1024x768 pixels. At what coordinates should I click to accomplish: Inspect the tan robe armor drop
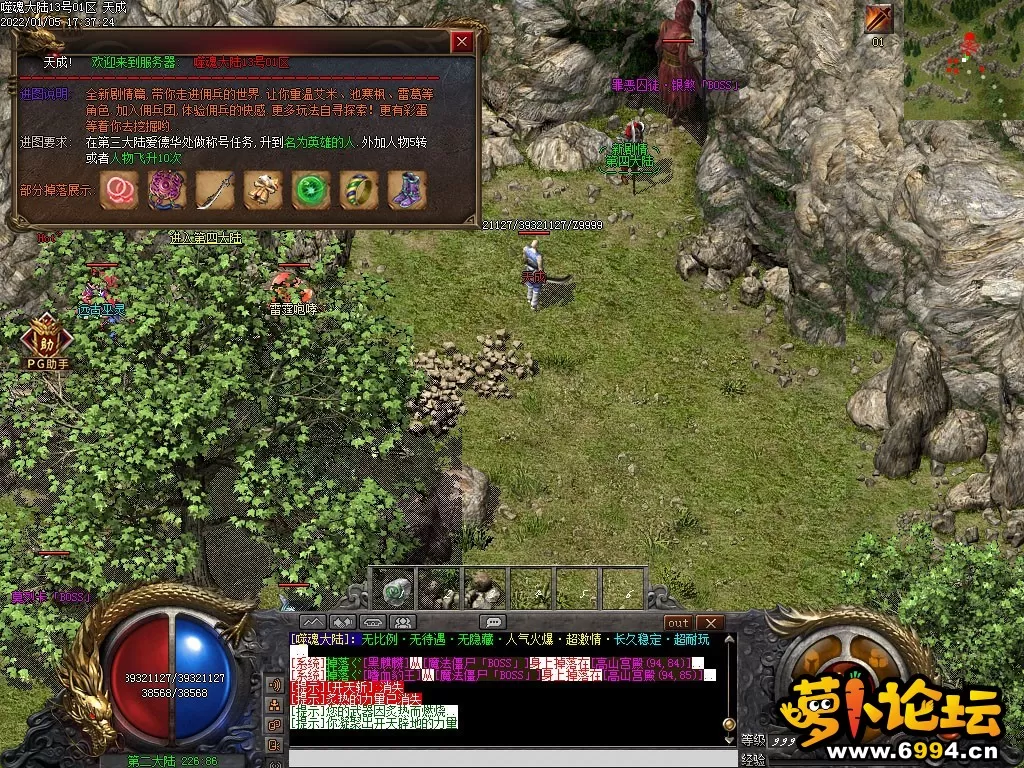coord(263,190)
